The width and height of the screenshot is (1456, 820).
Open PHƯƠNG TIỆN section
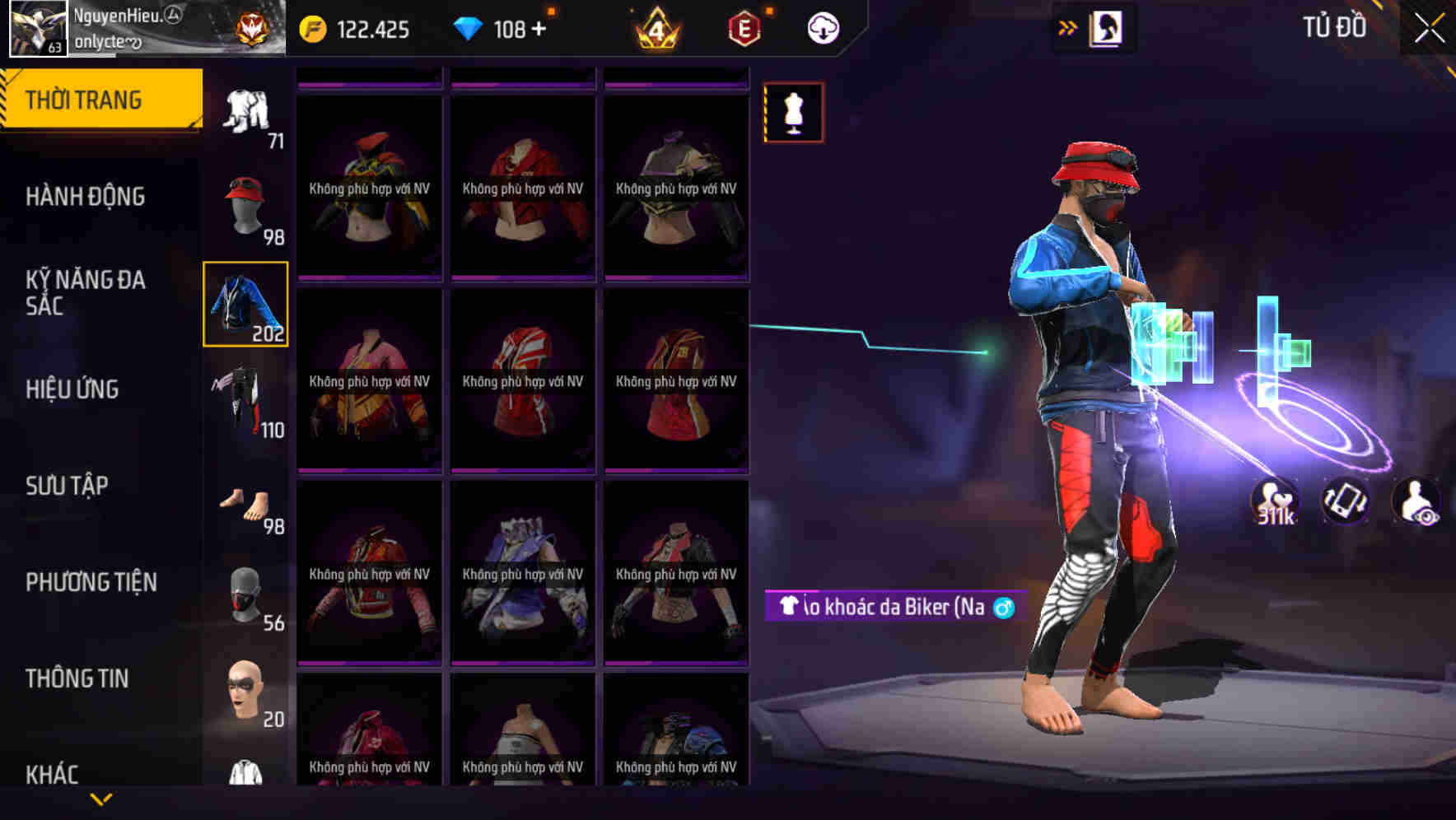click(x=91, y=581)
